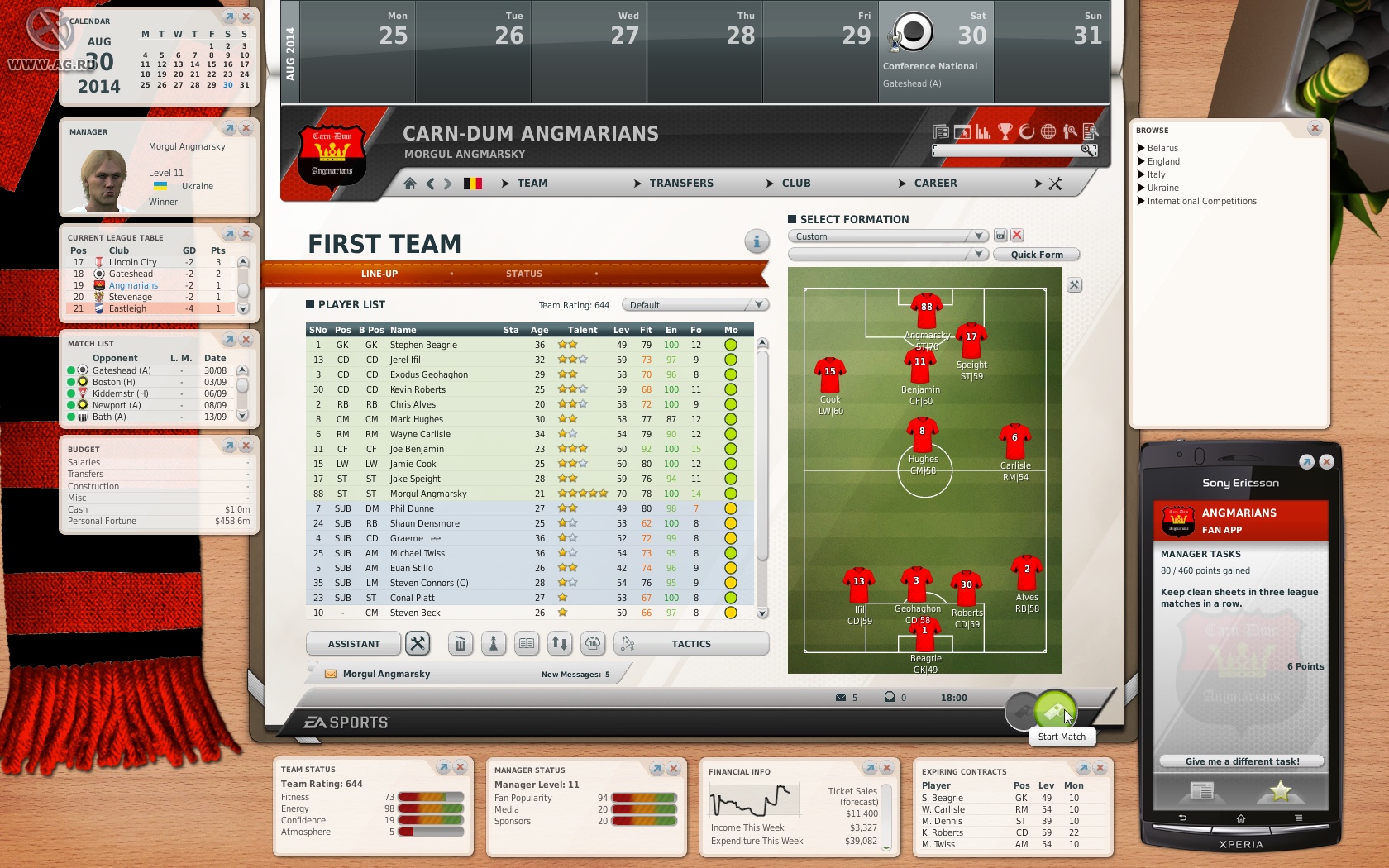Screen dimensions: 1389x868
Task: Open the jersey number 10 icon
Action: [593, 643]
